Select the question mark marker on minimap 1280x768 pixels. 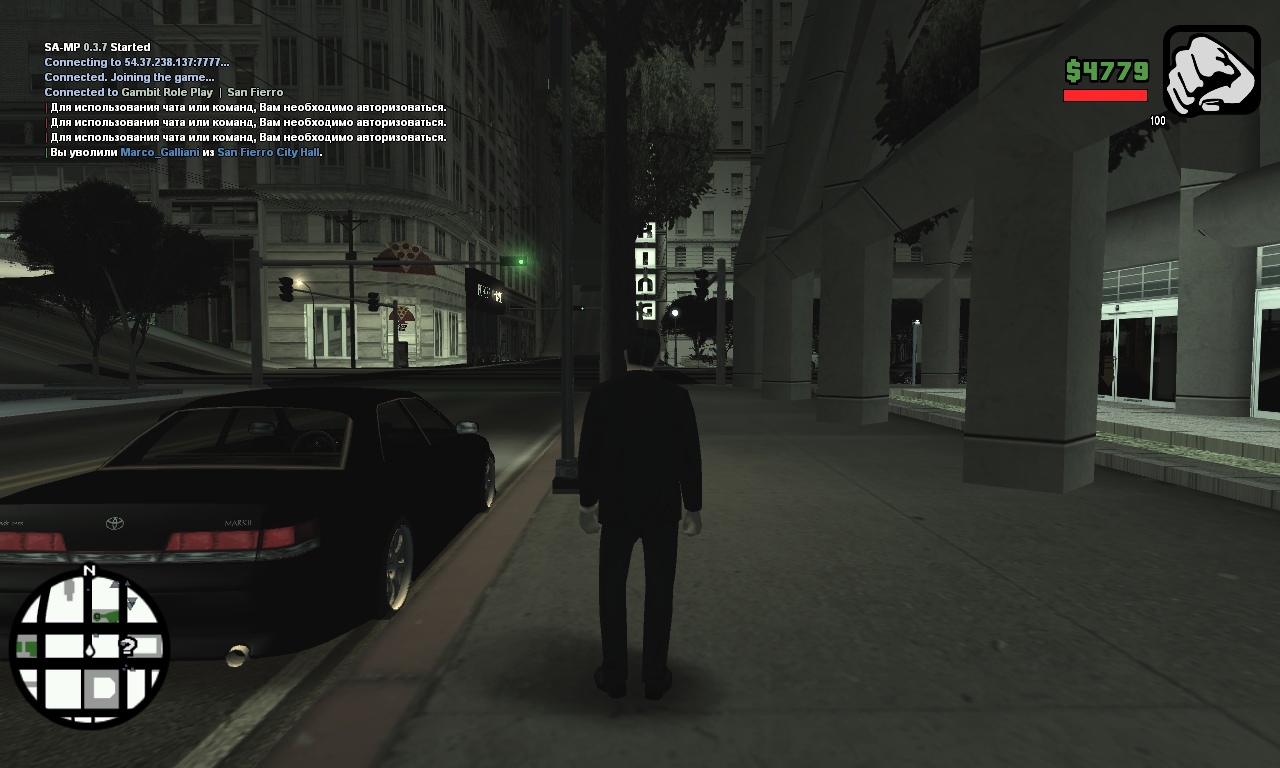128,647
